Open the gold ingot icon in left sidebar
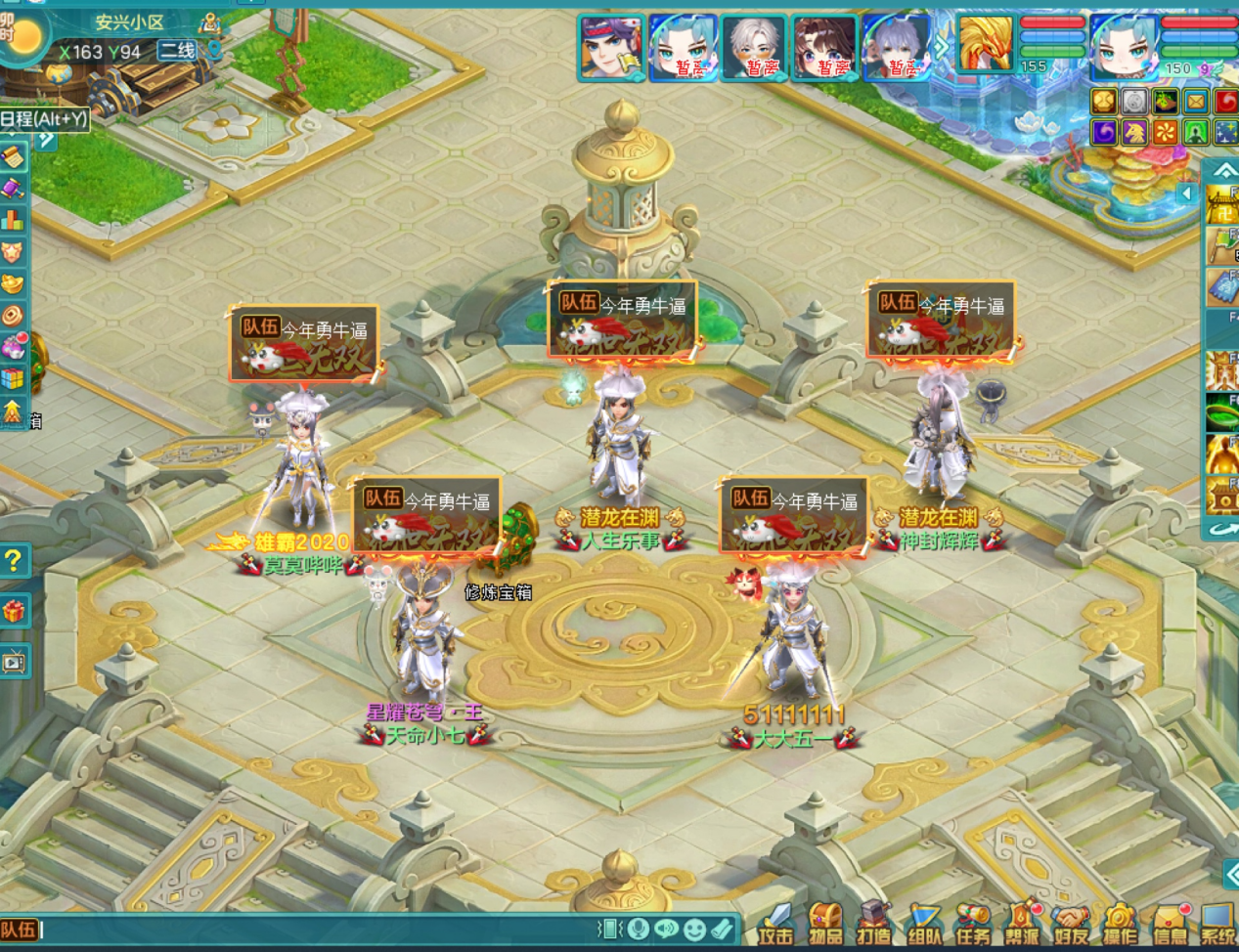Viewport: 1239px width, 952px height. [13, 283]
